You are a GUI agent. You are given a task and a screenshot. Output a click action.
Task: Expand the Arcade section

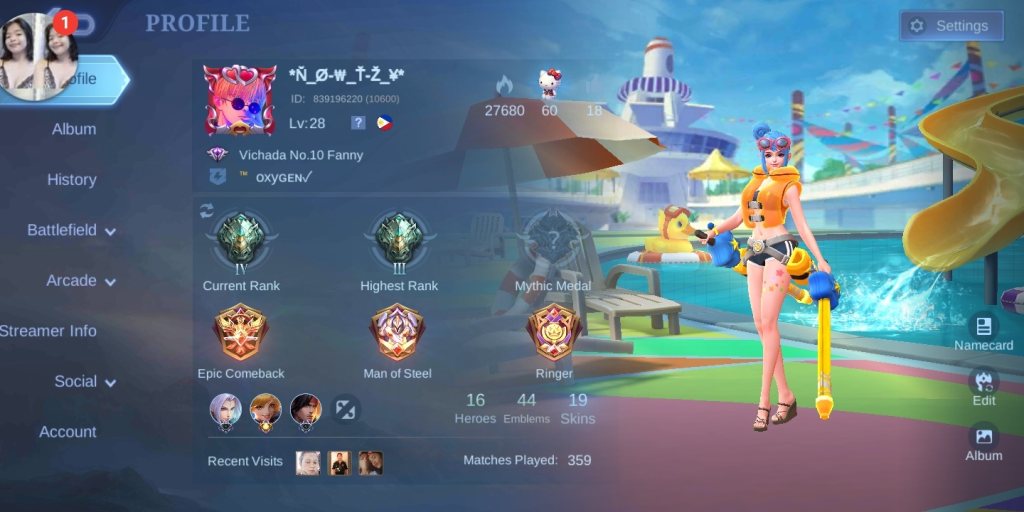tap(81, 281)
